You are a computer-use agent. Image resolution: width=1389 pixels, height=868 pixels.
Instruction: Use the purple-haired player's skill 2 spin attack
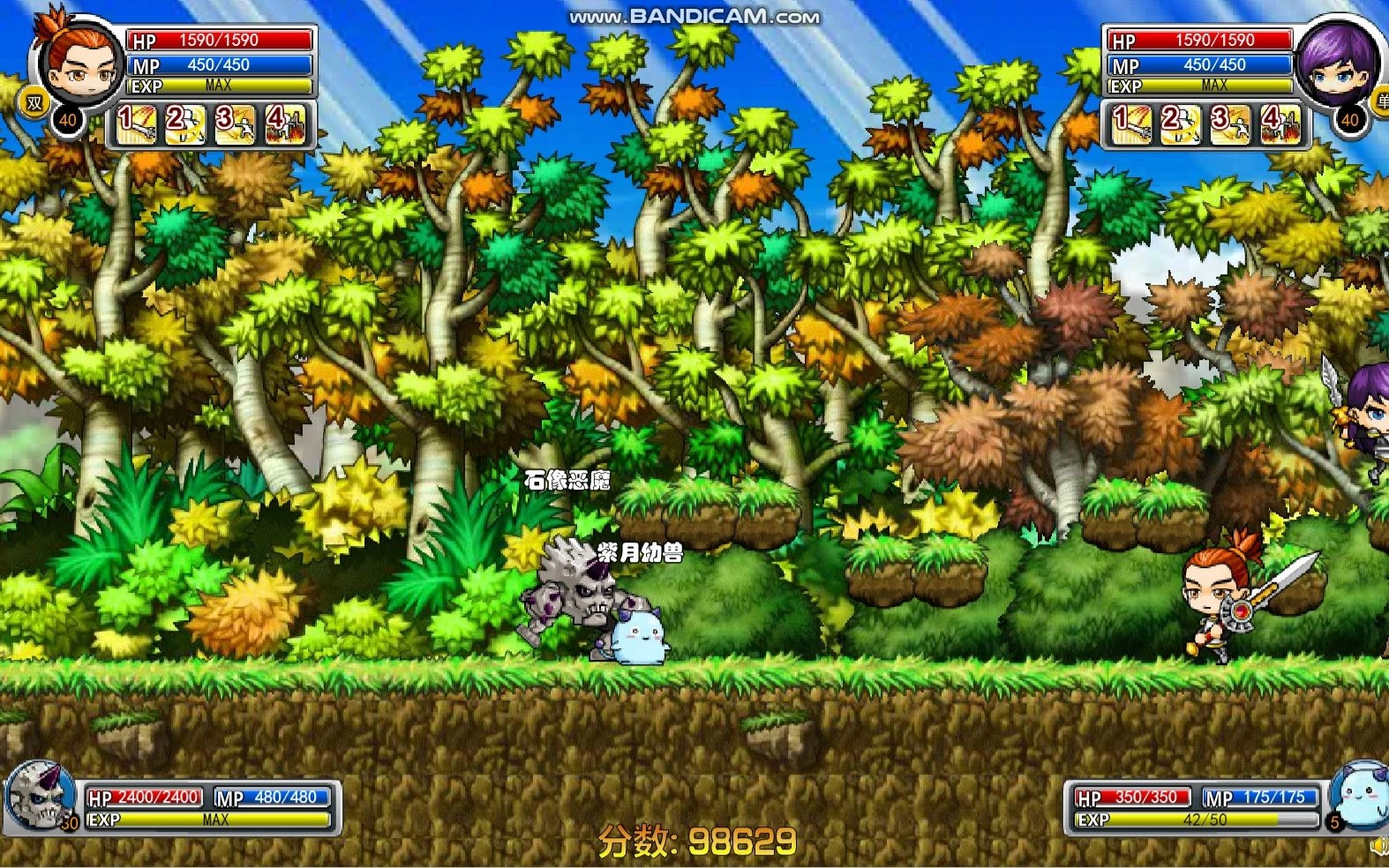pos(1182,124)
